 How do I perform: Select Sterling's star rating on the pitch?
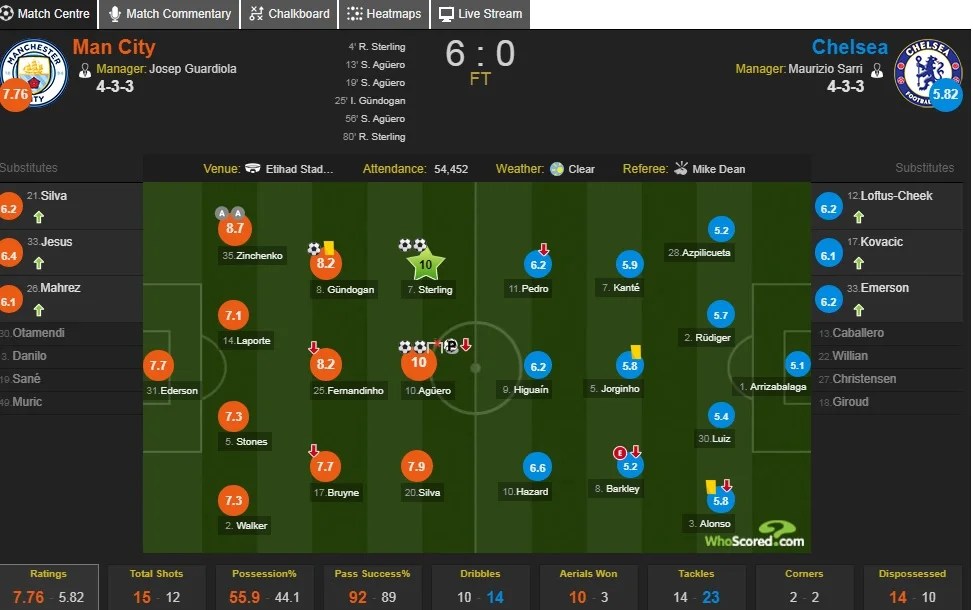[x=425, y=265]
